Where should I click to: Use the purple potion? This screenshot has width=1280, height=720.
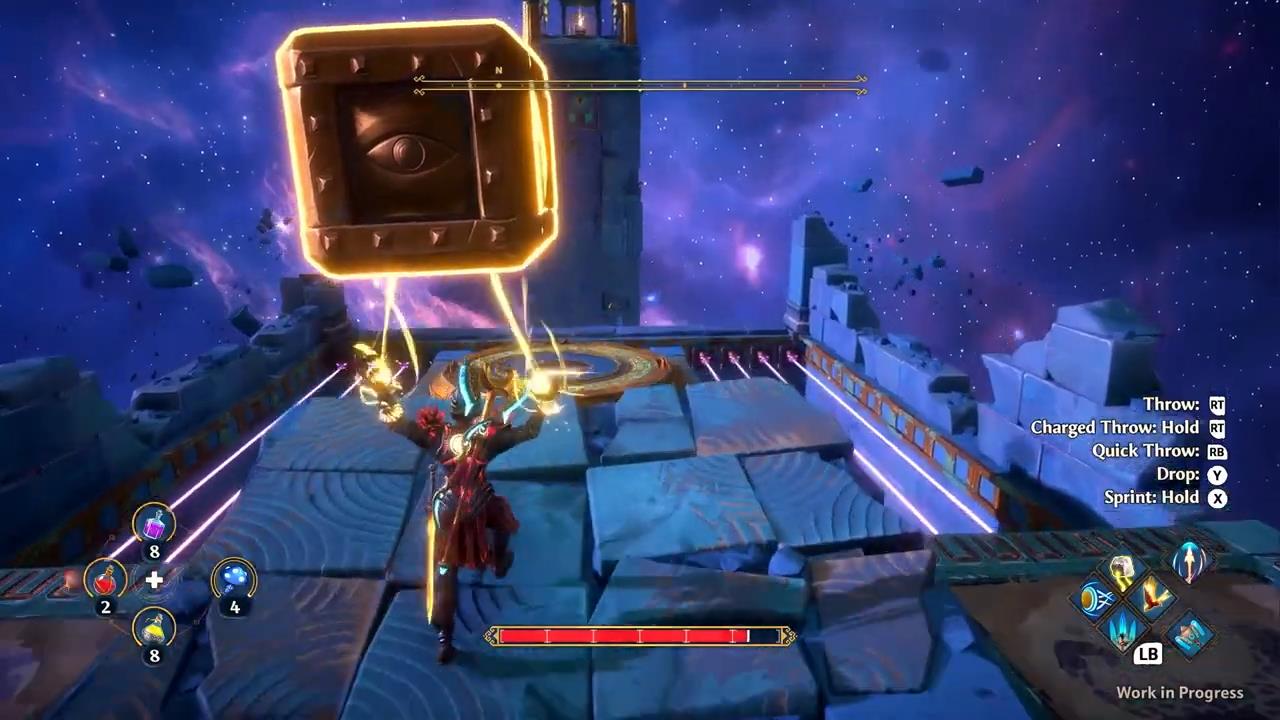pyautogui.click(x=154, y=524)
